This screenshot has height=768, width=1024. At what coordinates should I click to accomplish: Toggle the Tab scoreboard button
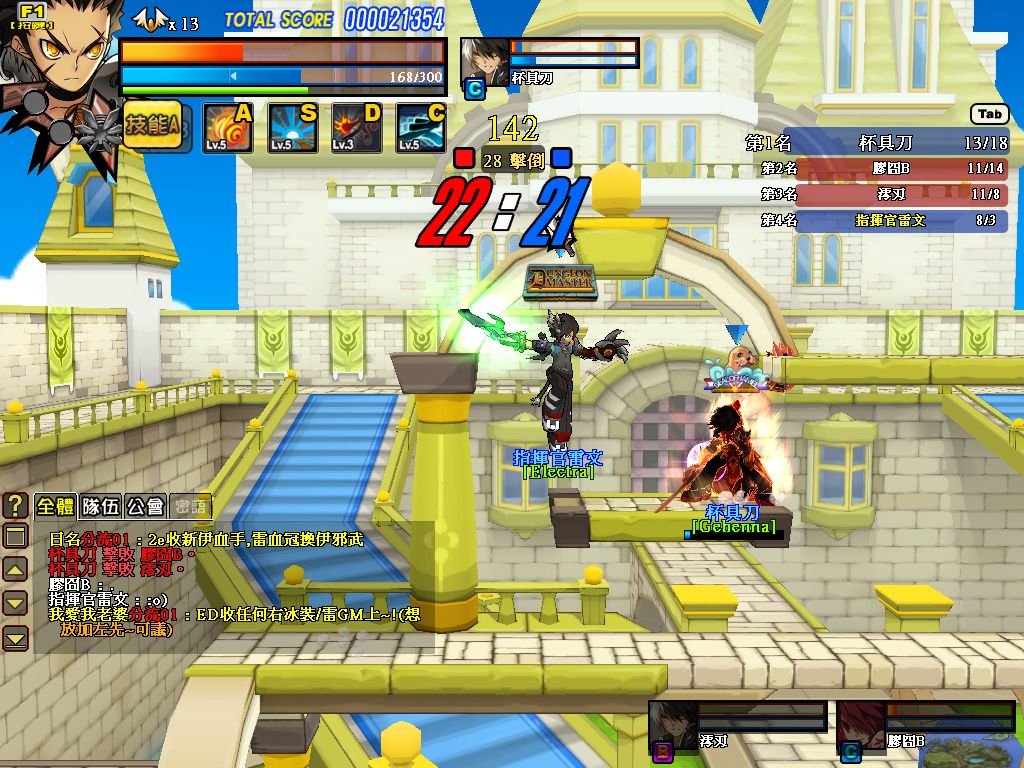tap(989, 115)
